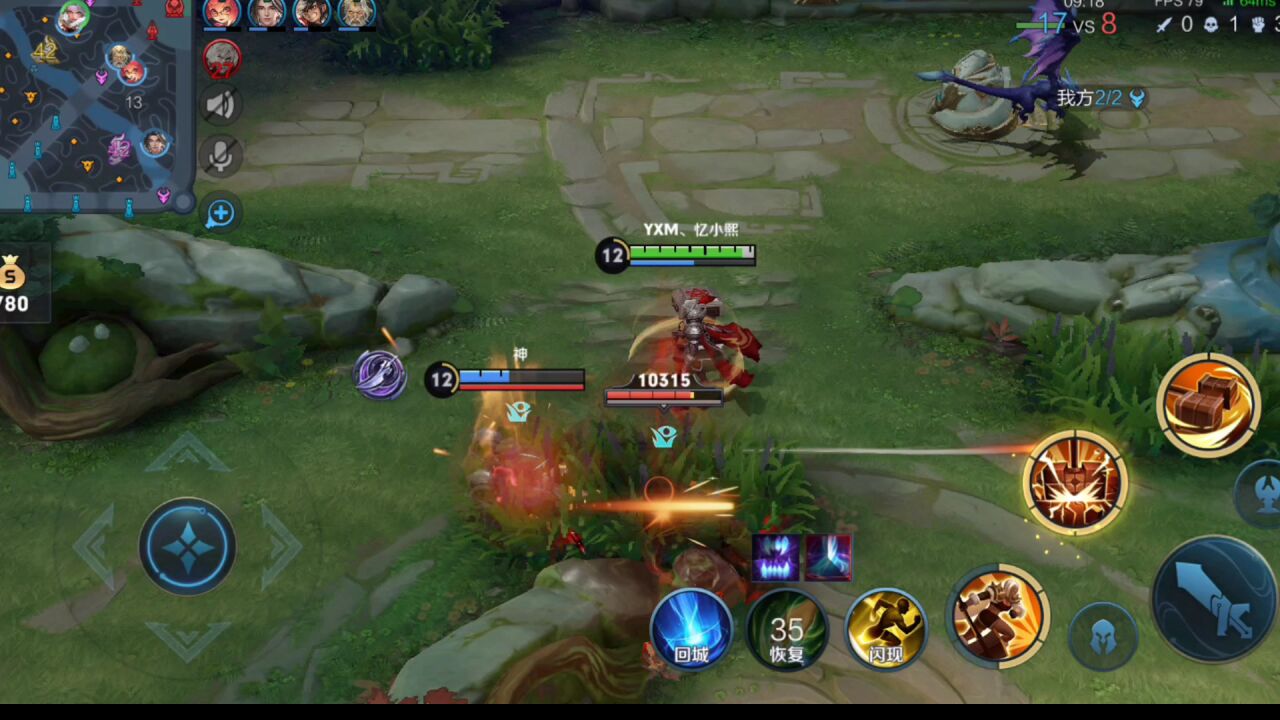Use the purple fangs item active
The width and height of the screenshot is (1280, 720).
pos(776,557)
